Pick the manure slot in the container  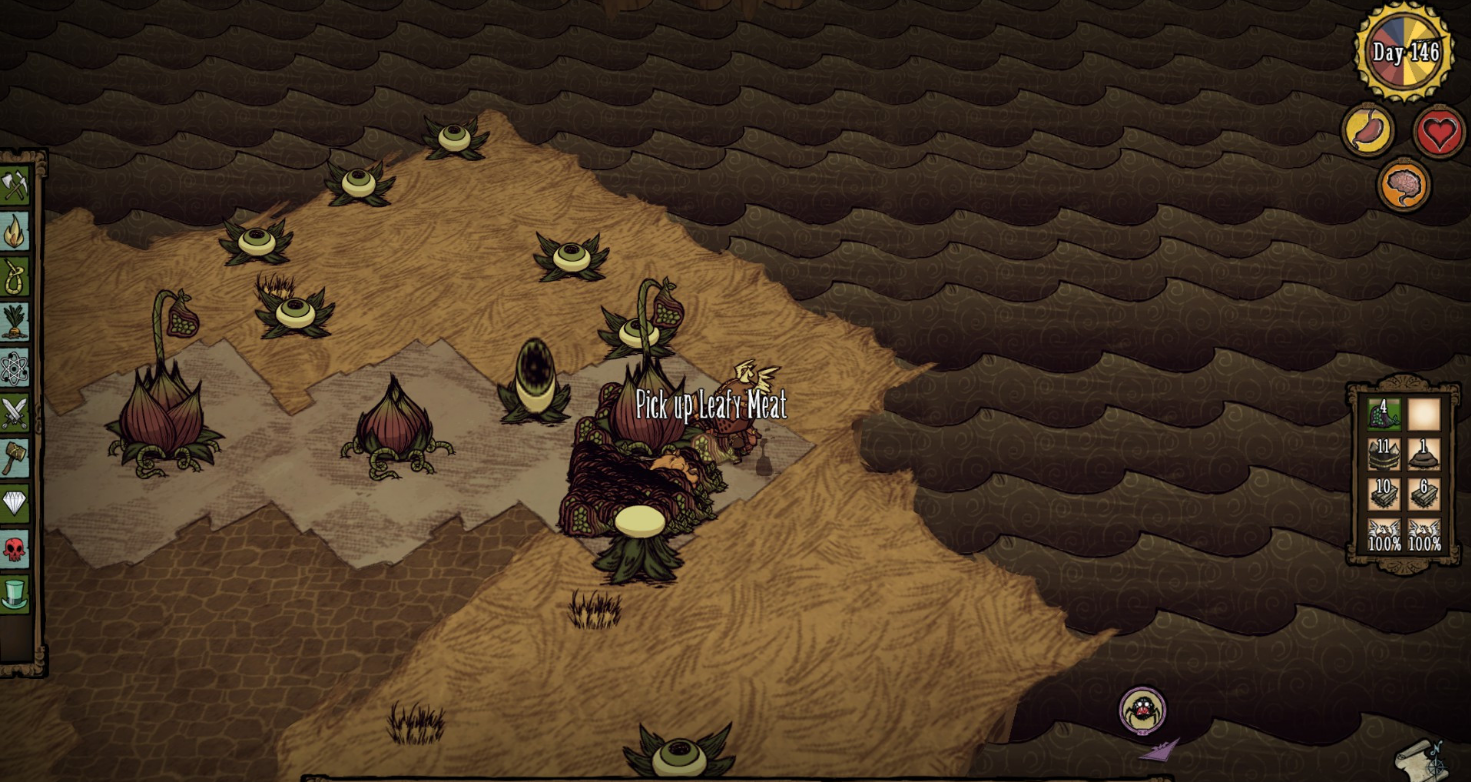tap(1424, 454)
